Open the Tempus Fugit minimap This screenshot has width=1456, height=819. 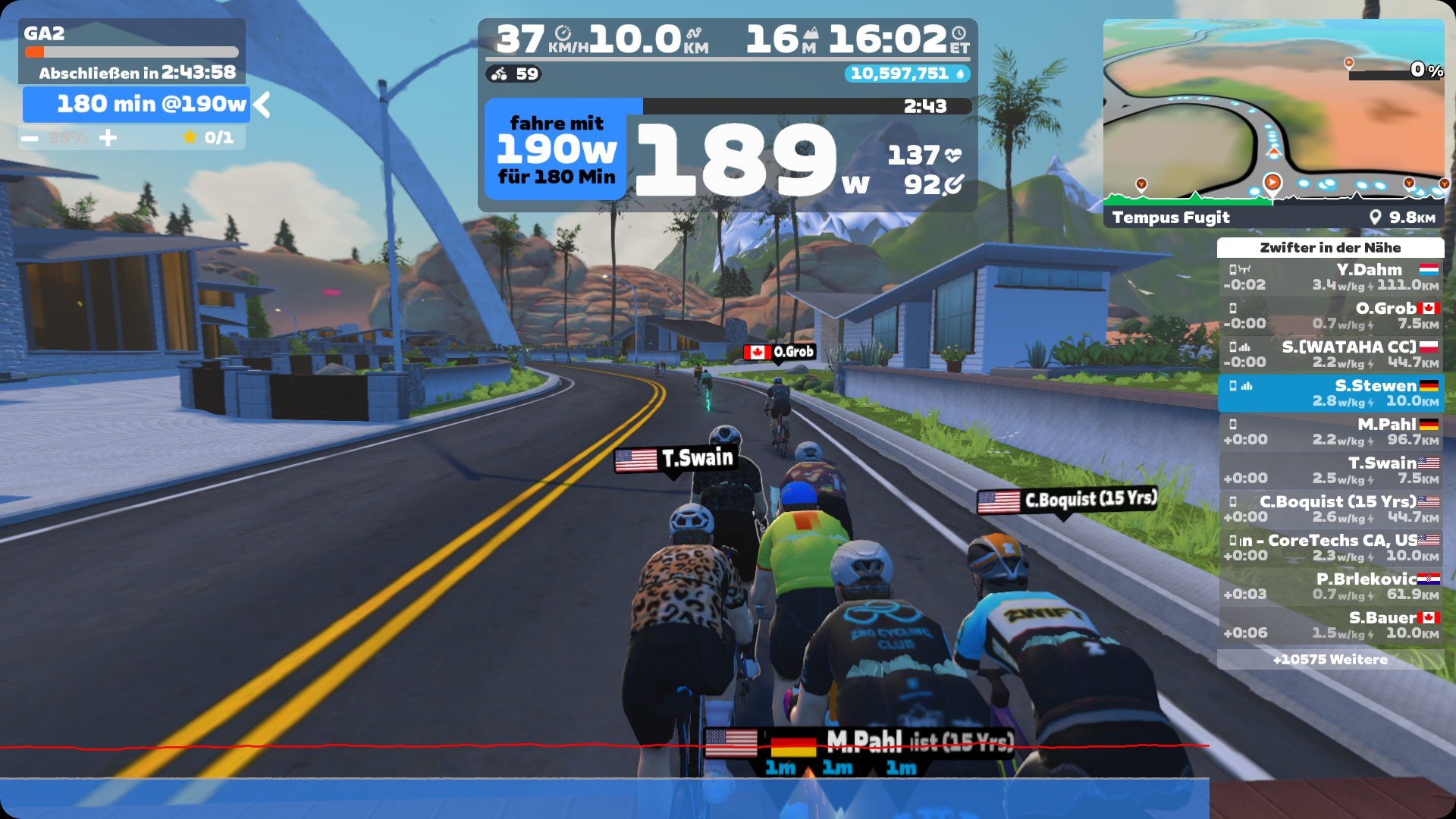tap(1273, 123)
